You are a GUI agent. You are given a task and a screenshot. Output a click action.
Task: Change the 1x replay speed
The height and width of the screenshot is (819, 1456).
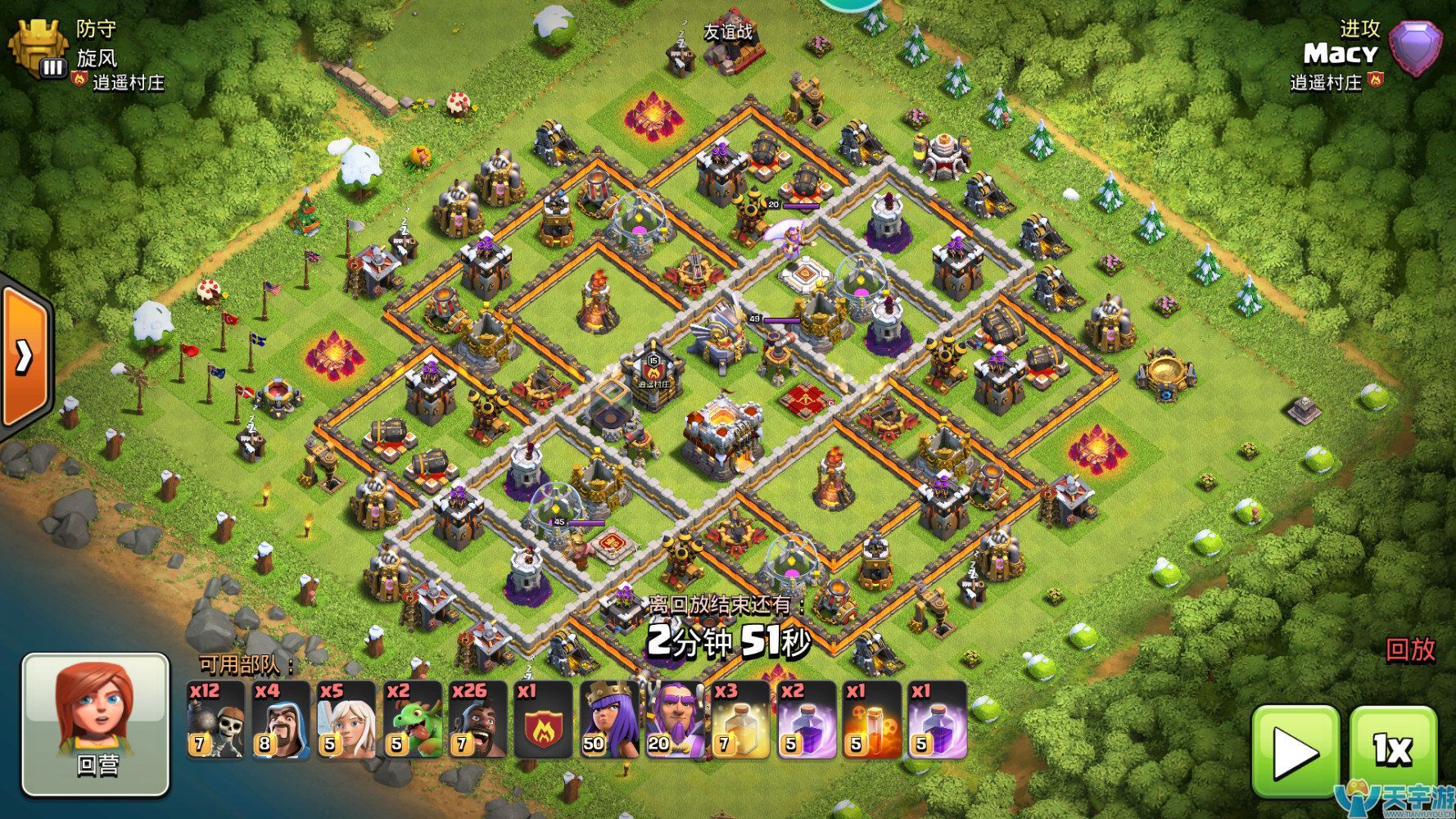coord(1392,749)
